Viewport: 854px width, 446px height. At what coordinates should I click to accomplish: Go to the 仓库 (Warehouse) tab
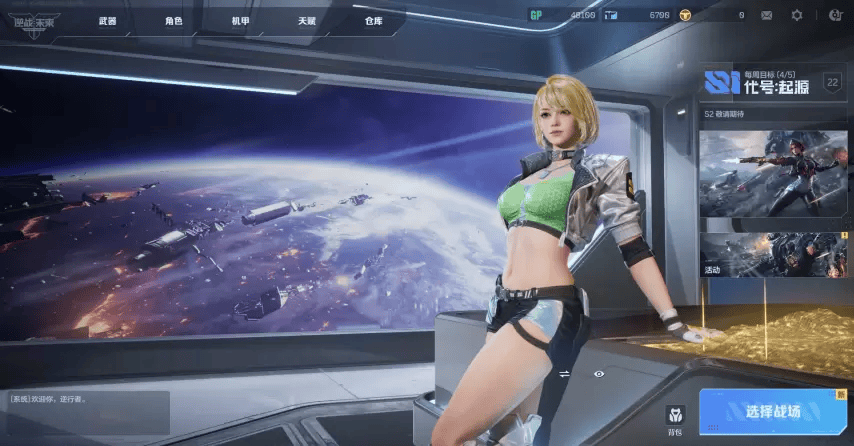tap(373, 20)
